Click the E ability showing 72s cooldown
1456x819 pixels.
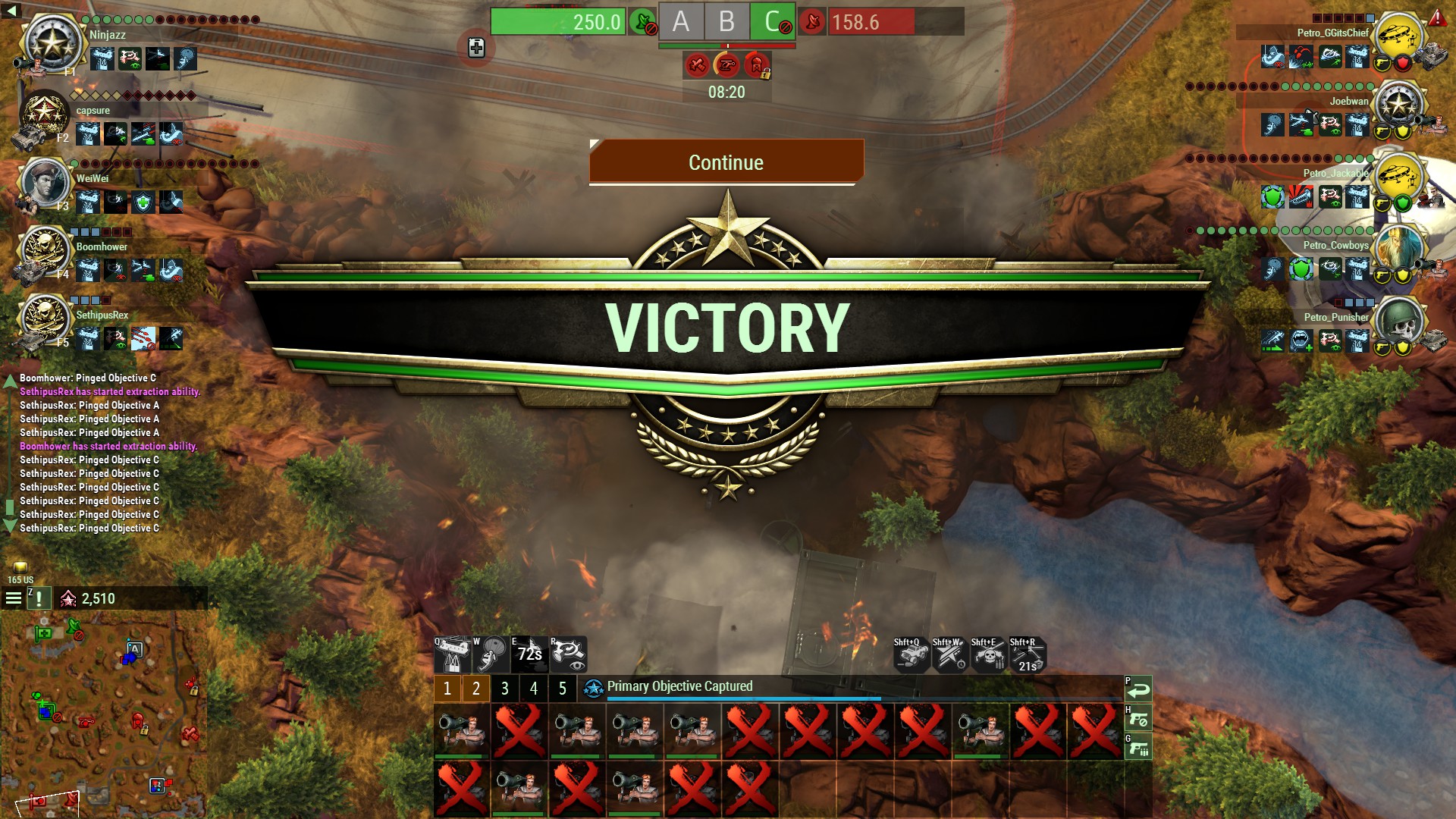point(529,654)
